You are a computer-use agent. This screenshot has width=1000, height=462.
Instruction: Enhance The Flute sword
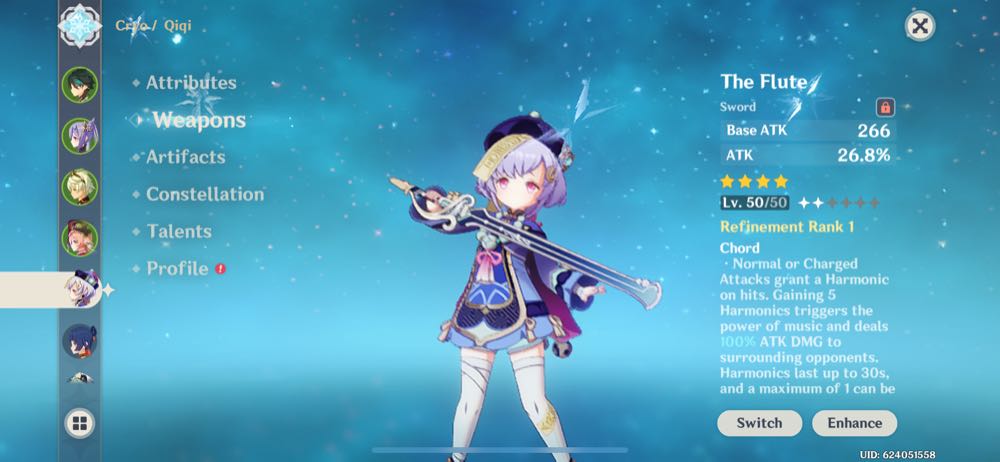[854, 423]
